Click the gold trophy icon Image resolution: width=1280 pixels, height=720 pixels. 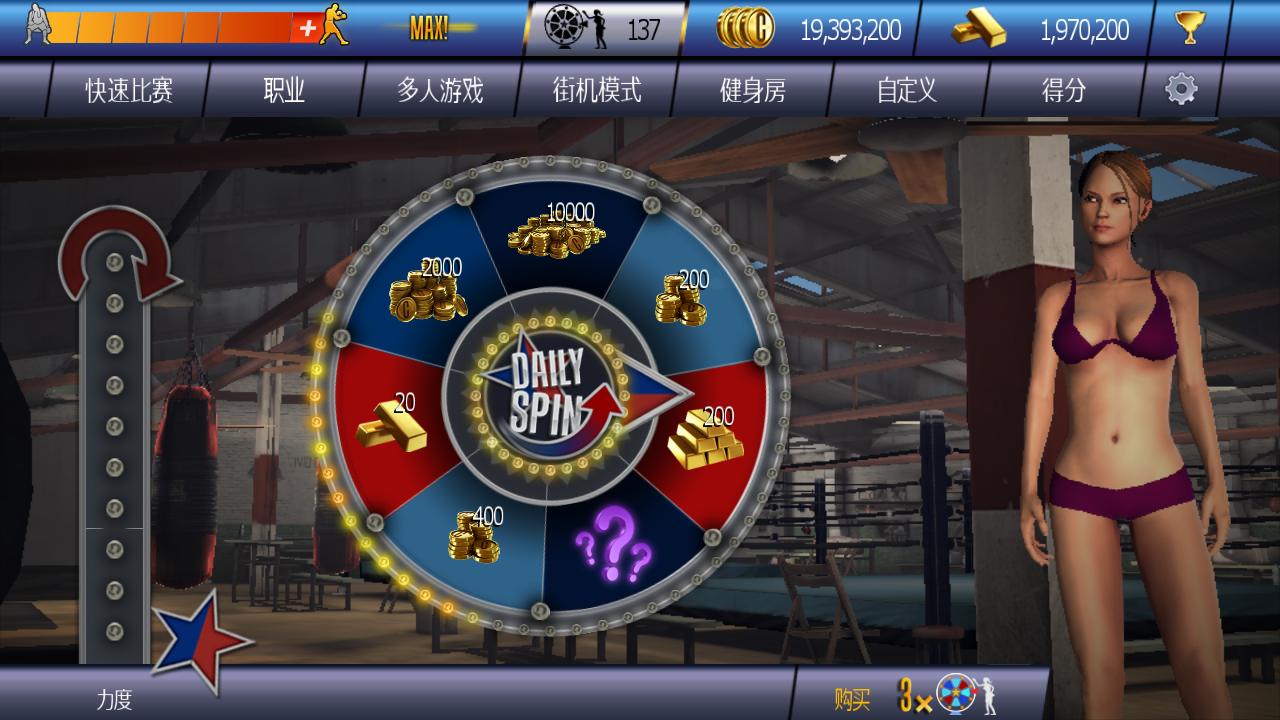pyautogui.click(x=1190, y=28)
